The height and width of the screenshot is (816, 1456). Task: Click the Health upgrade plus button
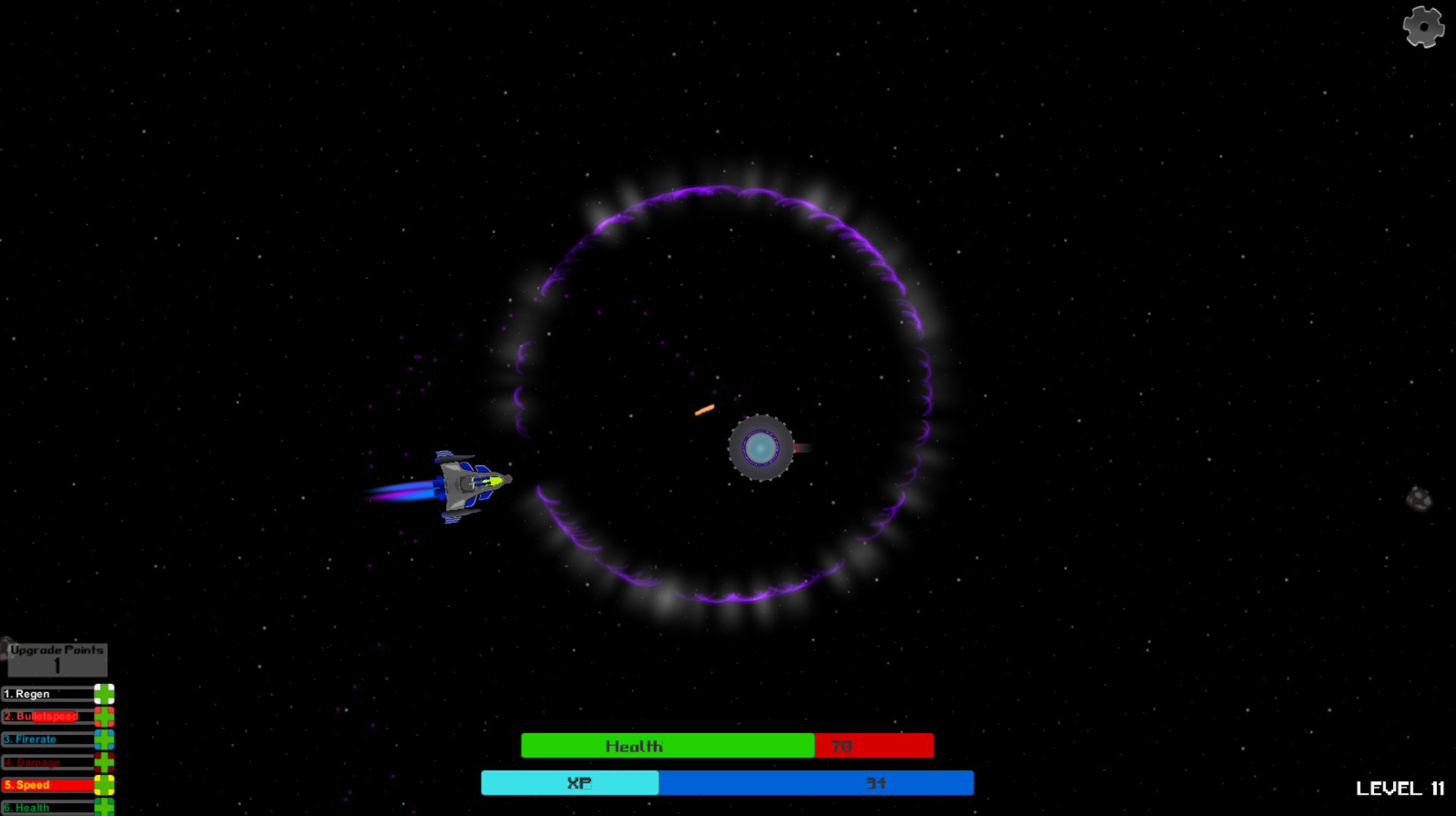click(x=104, y=807)
